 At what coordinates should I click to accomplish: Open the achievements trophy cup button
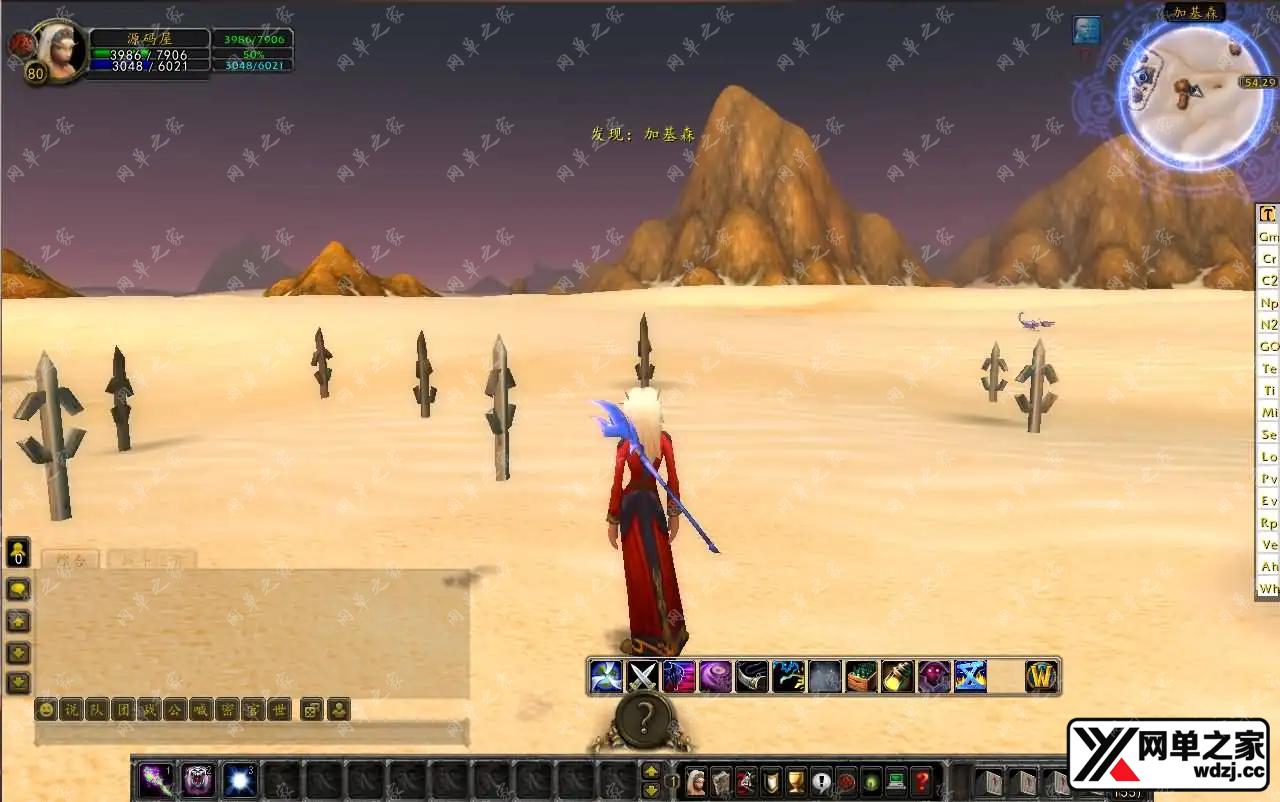[796, 781]
